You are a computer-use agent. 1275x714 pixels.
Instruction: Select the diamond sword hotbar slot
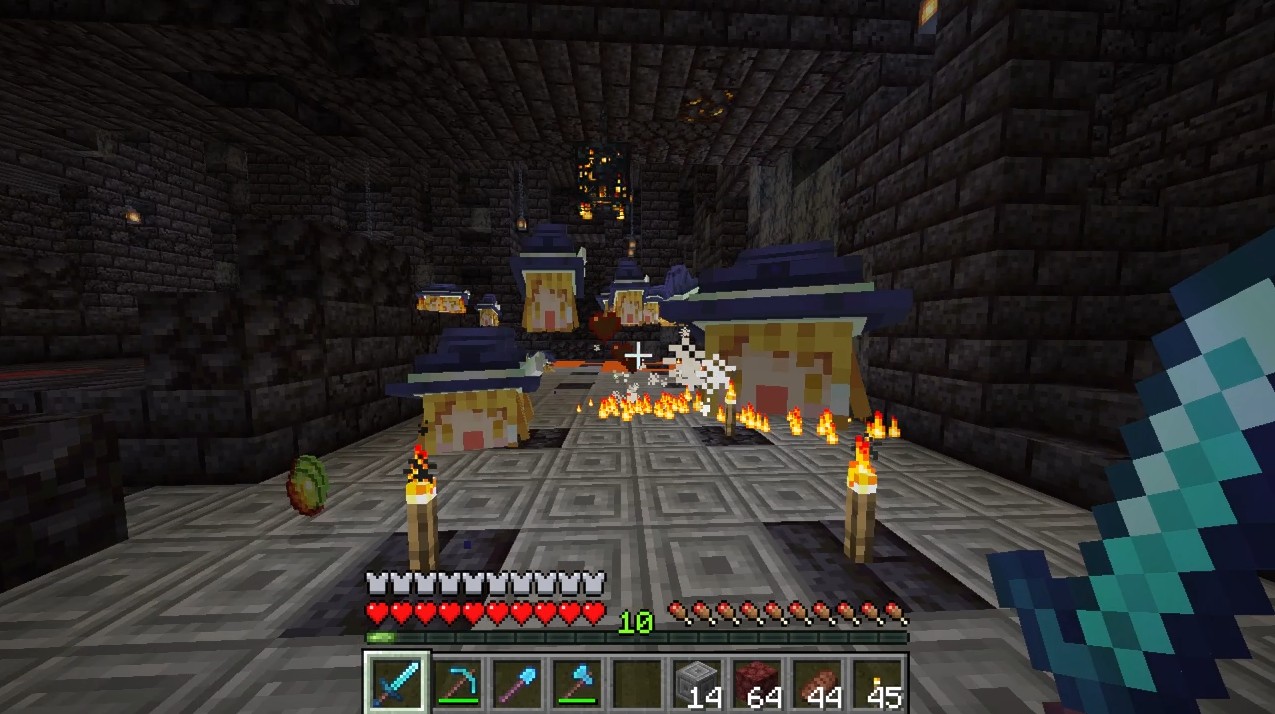397,683
